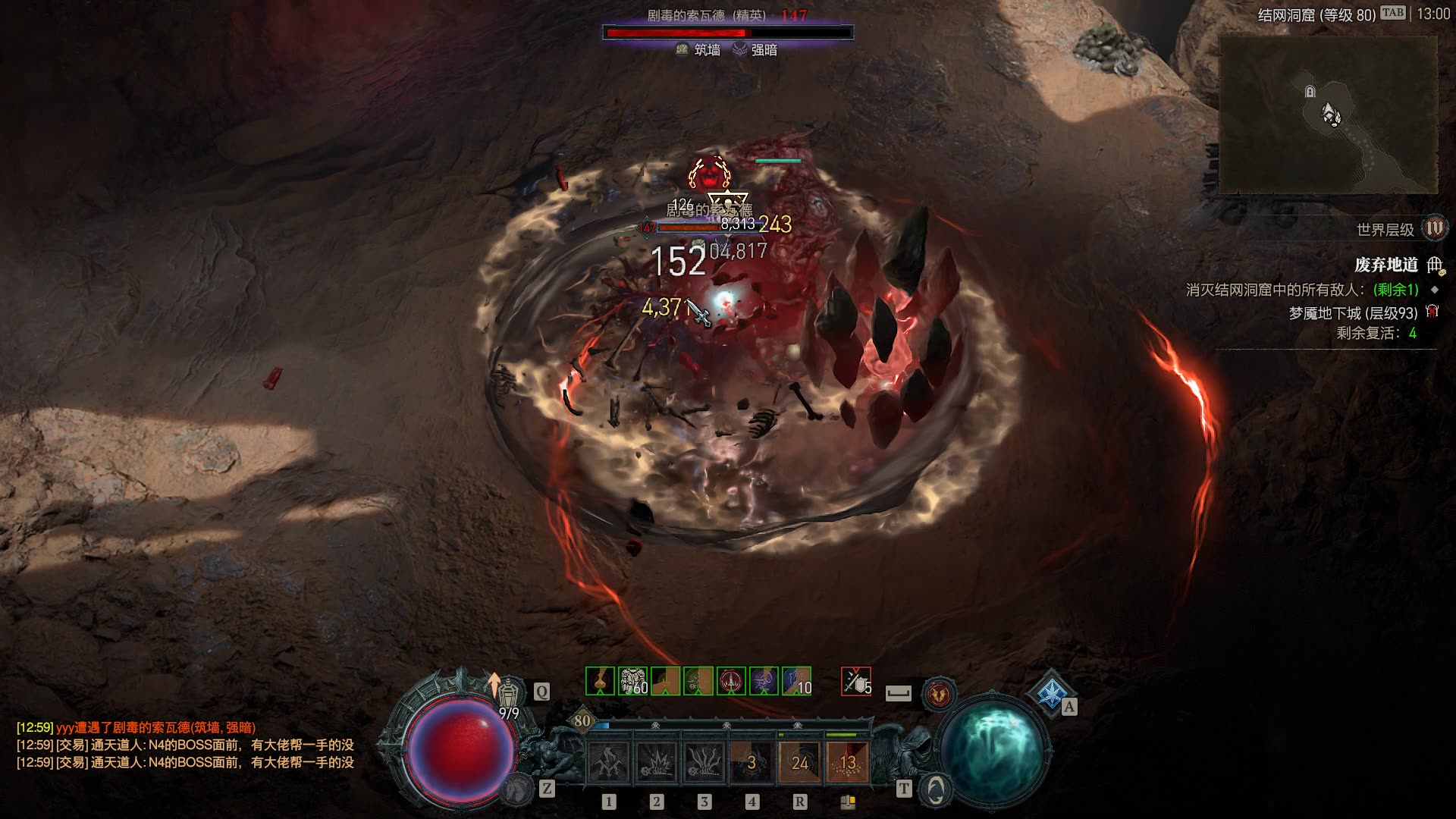Cast the first skill in slot 1
Viewport: 1456px width, 819px height.
click(609, 762)
